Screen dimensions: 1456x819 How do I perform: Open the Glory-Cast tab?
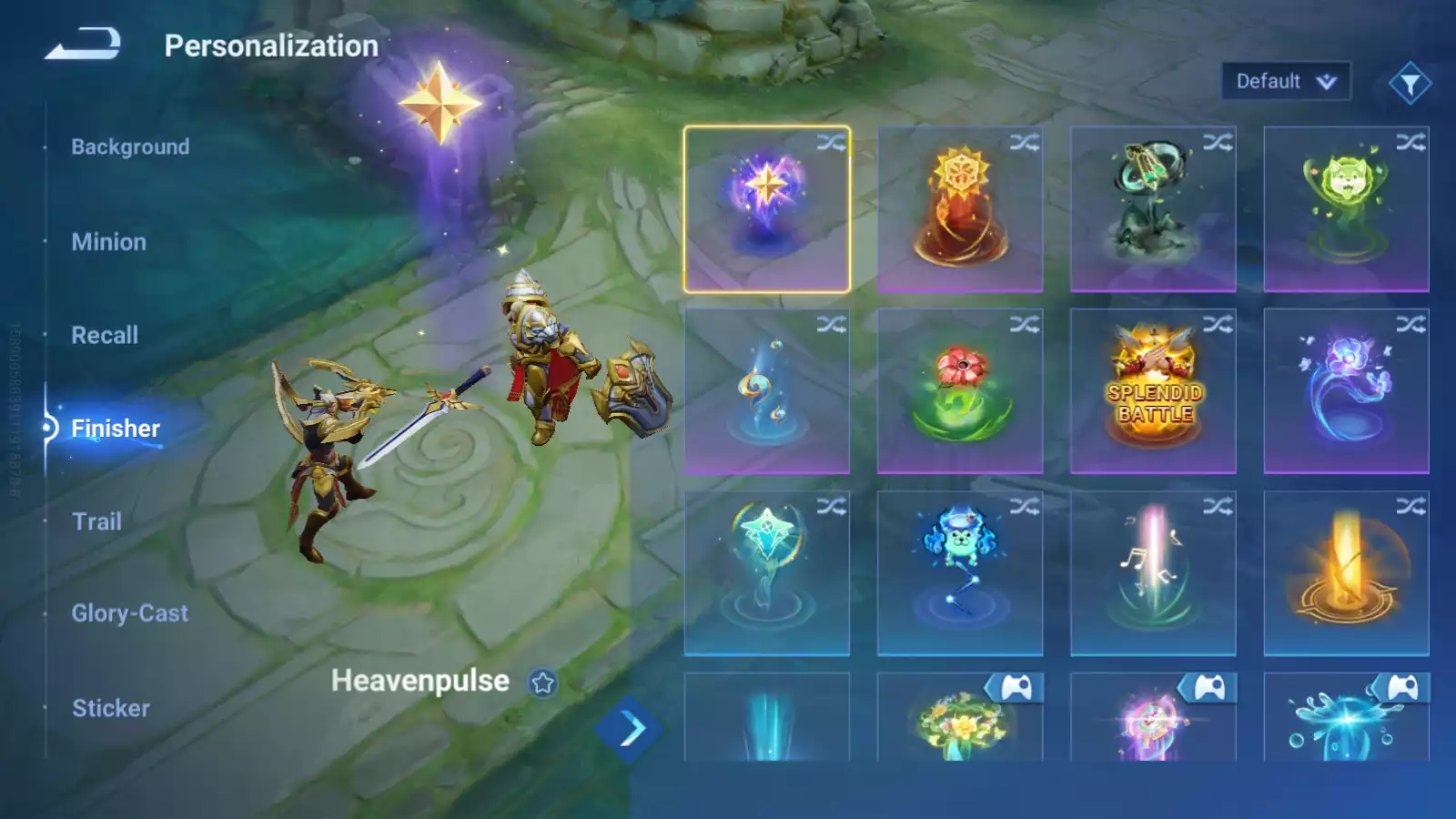pyautogui.click(x=129, y=613)
